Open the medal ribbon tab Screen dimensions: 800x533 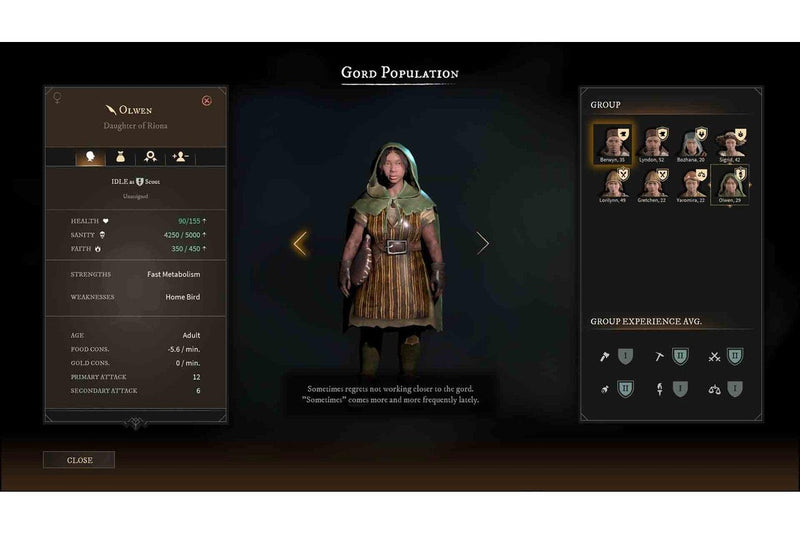coord(151,157)
